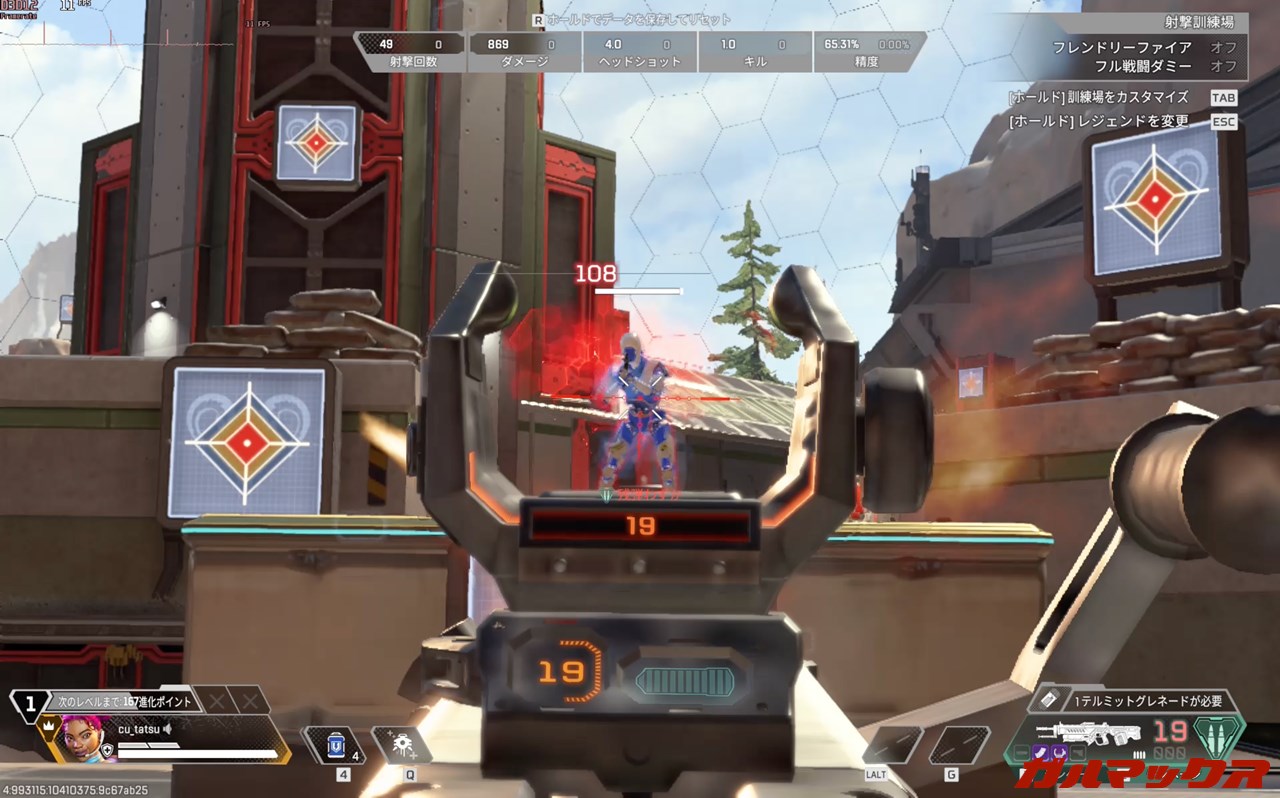Click the ultimate ability slot above LALT

893,745
